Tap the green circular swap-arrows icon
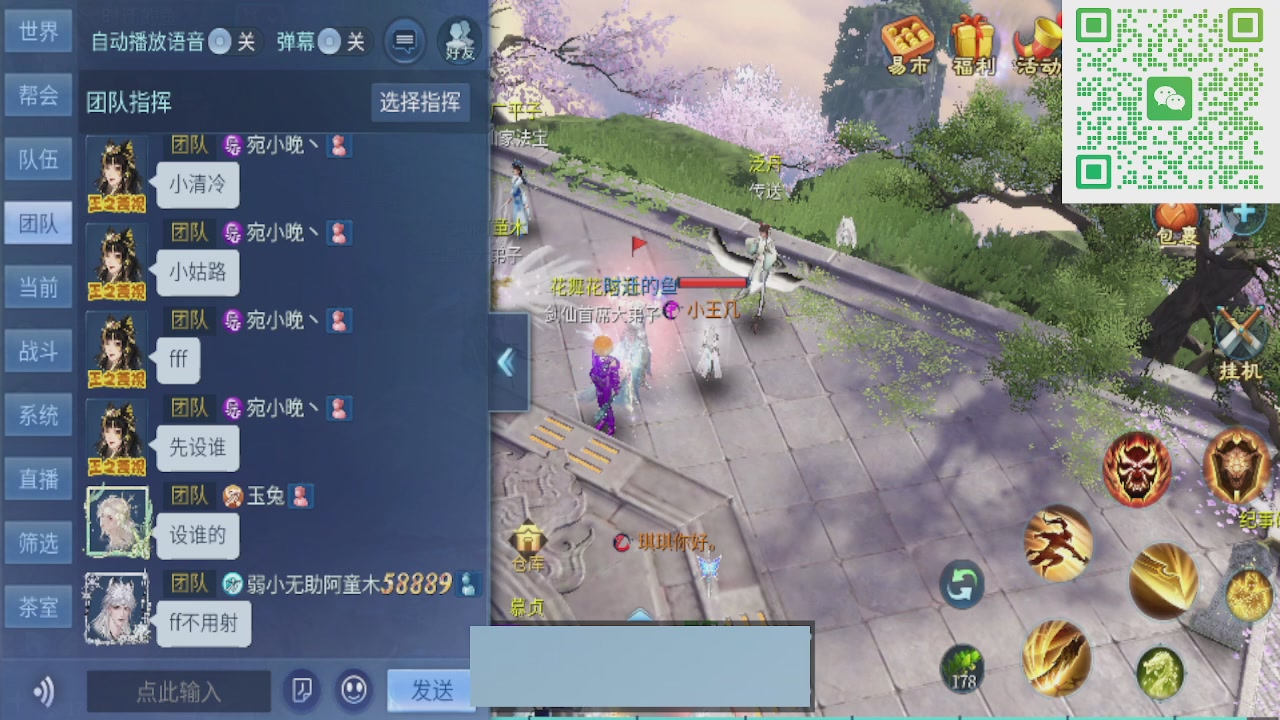 coord(960,584)
